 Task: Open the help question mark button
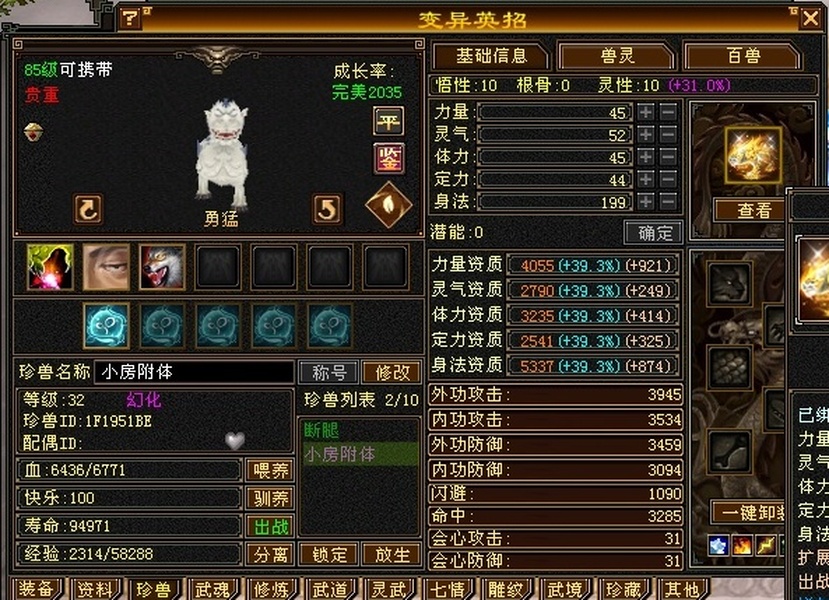[131, 18]
